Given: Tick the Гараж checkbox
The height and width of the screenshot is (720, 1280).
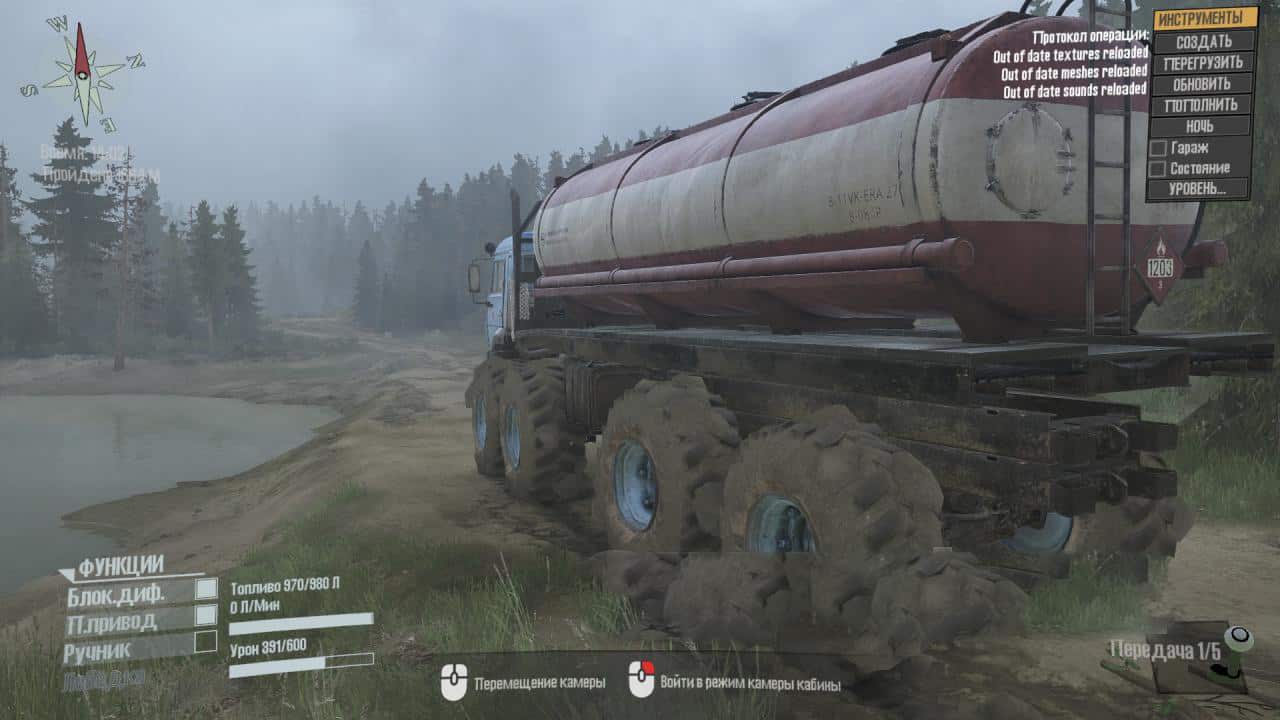Looking at the screenshot, I should point(1158,148).
